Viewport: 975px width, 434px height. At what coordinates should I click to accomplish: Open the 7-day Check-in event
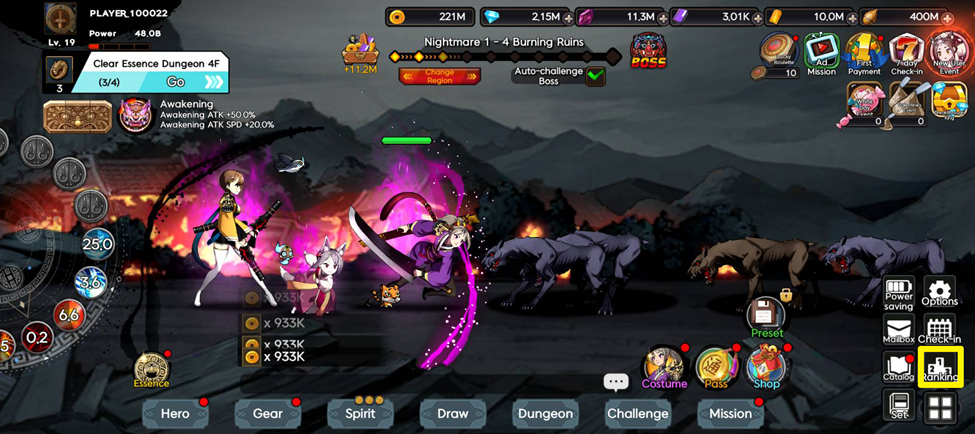(906, 53)
